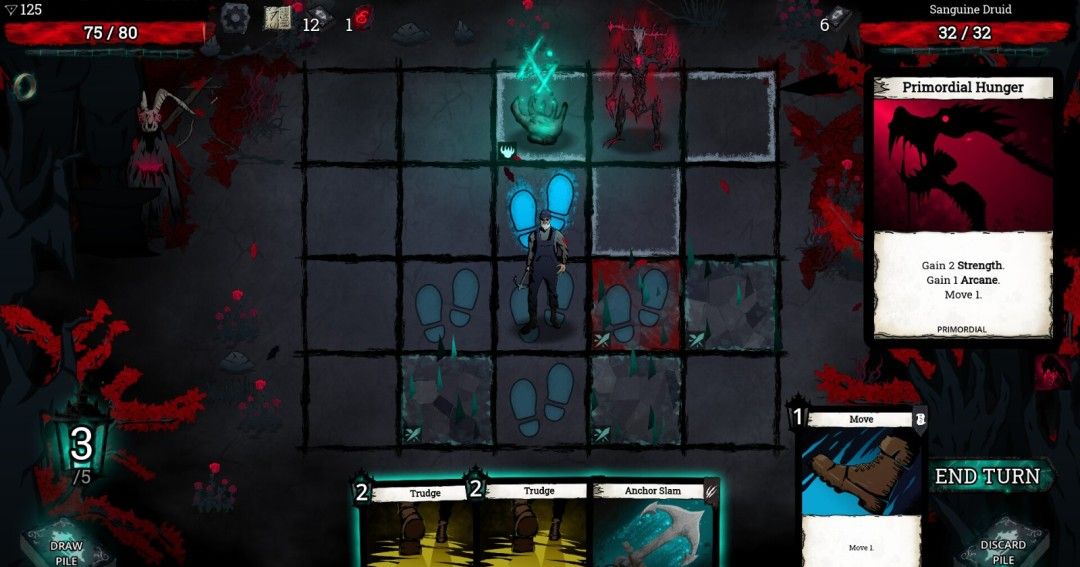Move to the bright blue footprints tile
The height and width of the screenshot is (567, 1080).
(542, 205)
